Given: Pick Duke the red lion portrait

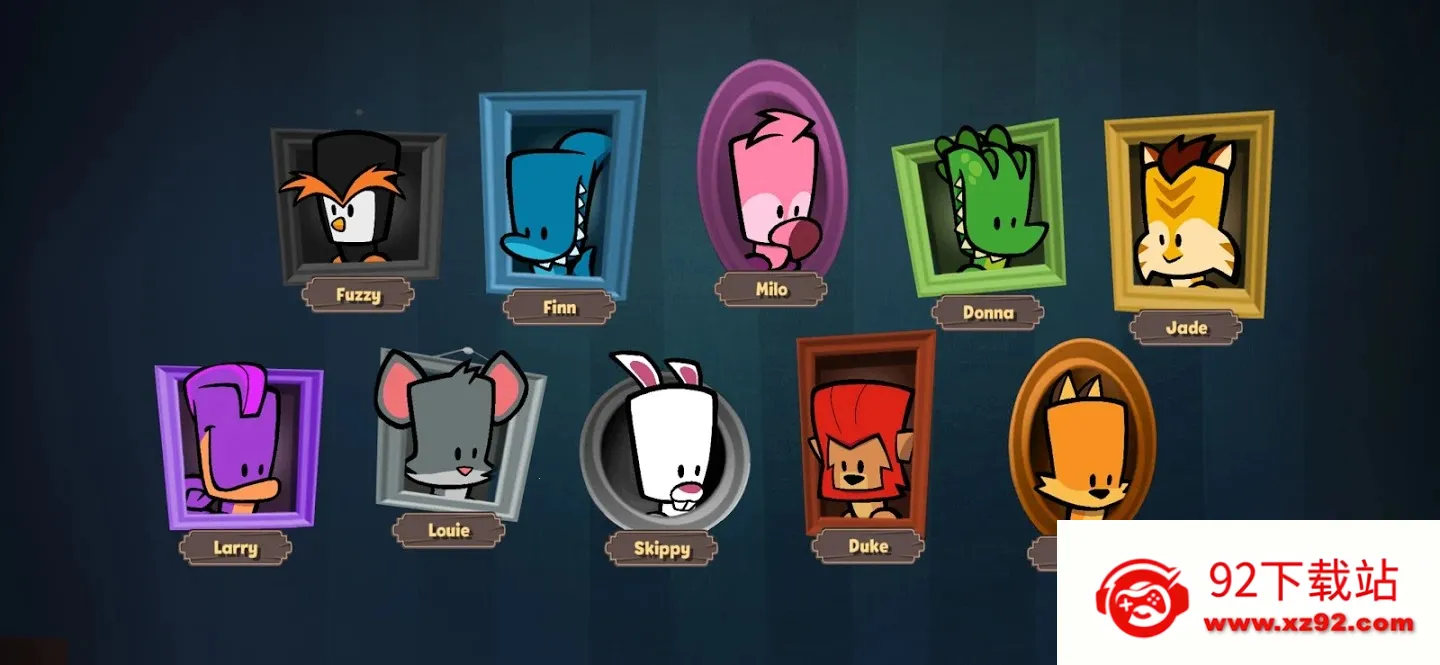Looking at the screenshot, I should [863, 435].
